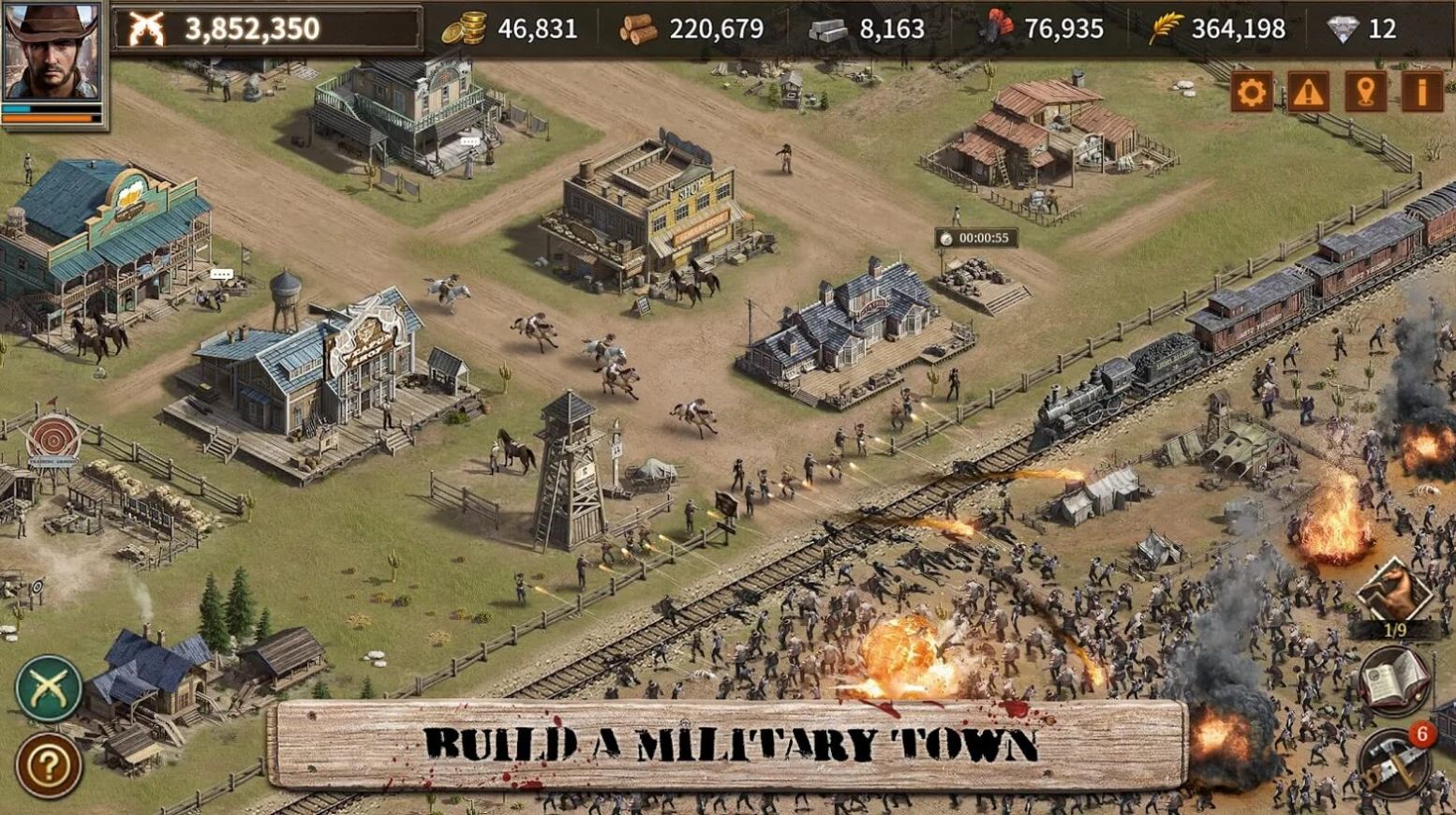
Task: Open help with the question mark button
Action: pyautogui.click(x=49, y=764)
